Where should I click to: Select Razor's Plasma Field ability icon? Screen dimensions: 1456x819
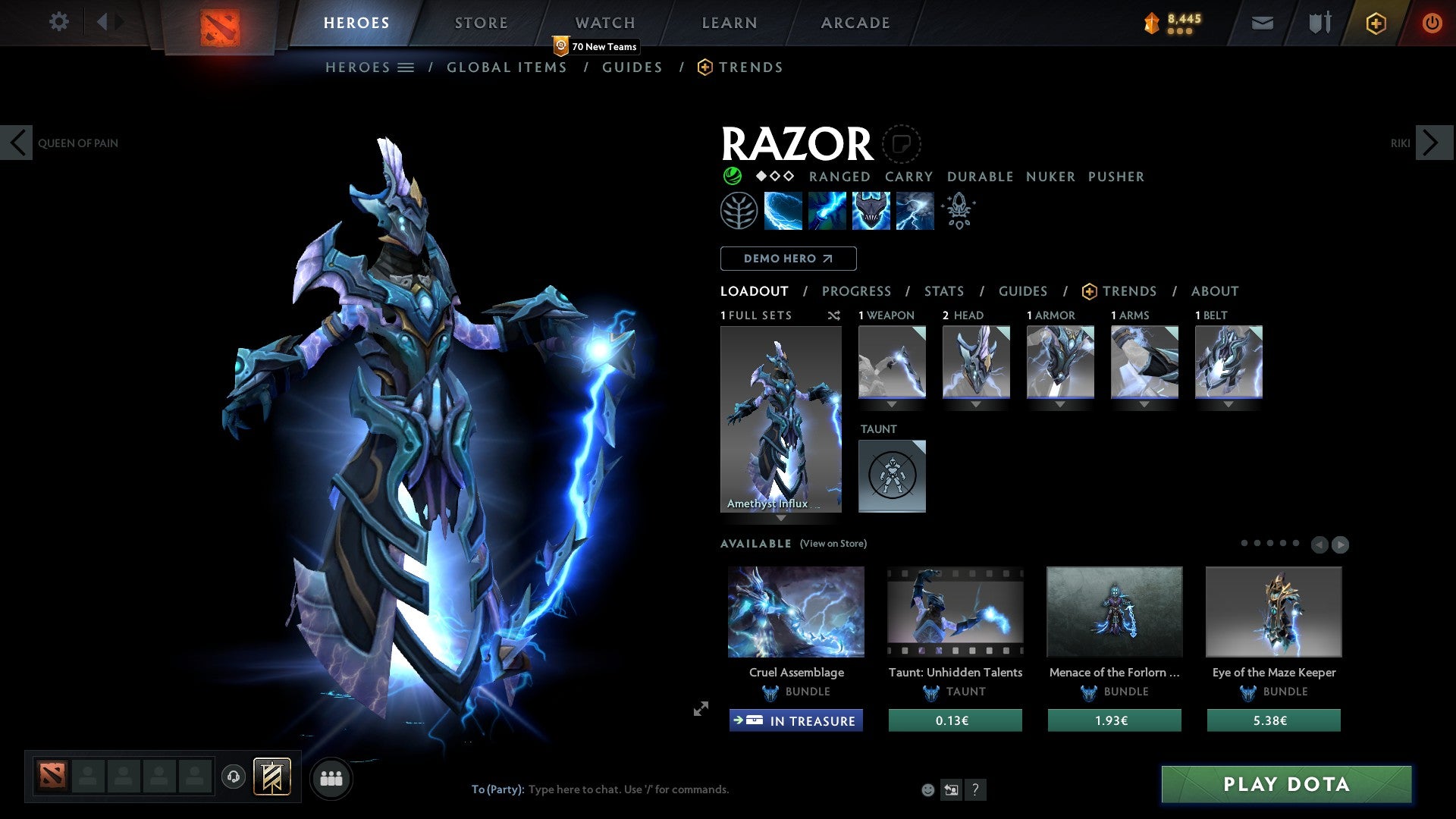[x=782, y=210]
